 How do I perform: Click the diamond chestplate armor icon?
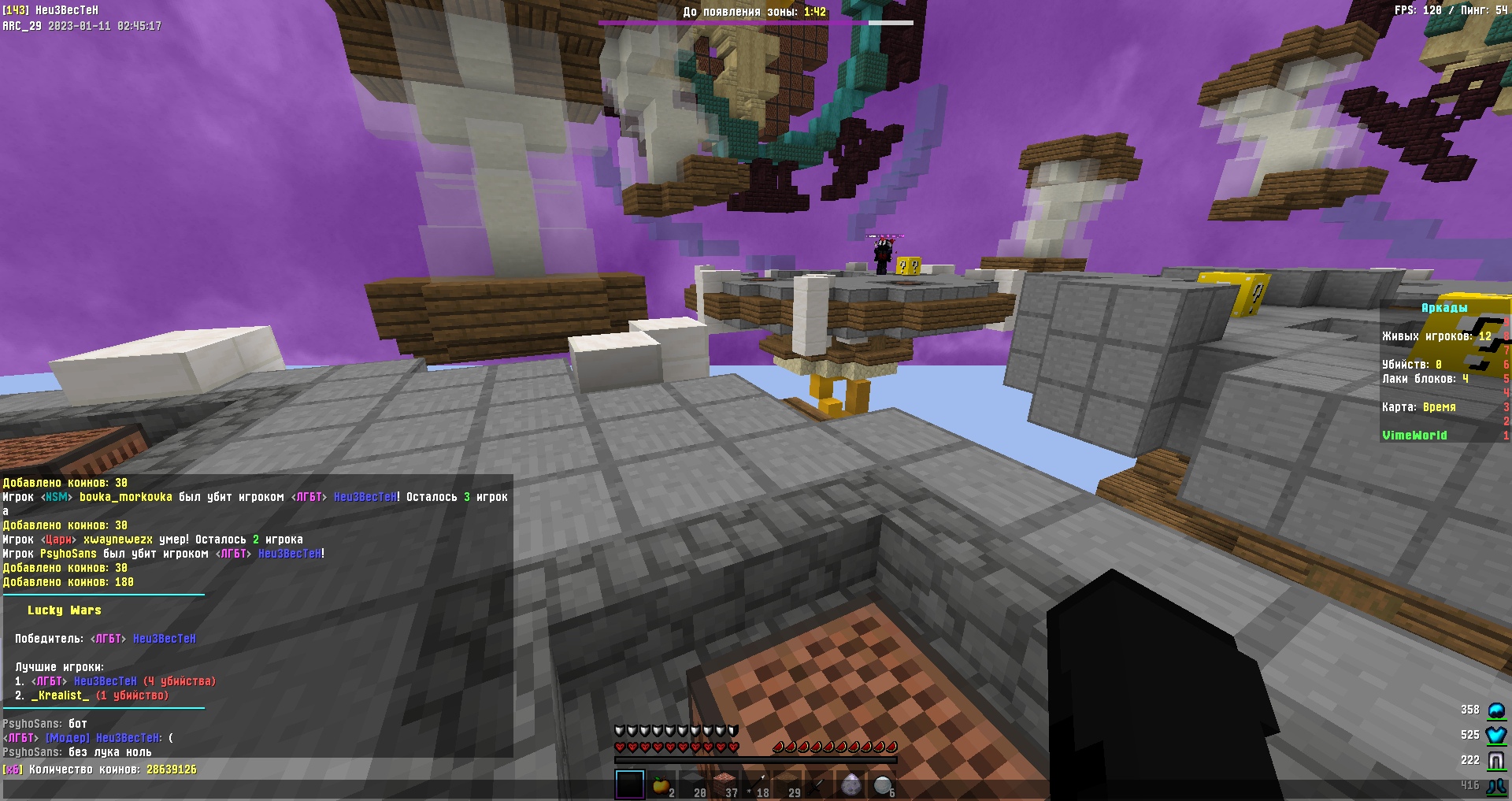coord(1495,735)
